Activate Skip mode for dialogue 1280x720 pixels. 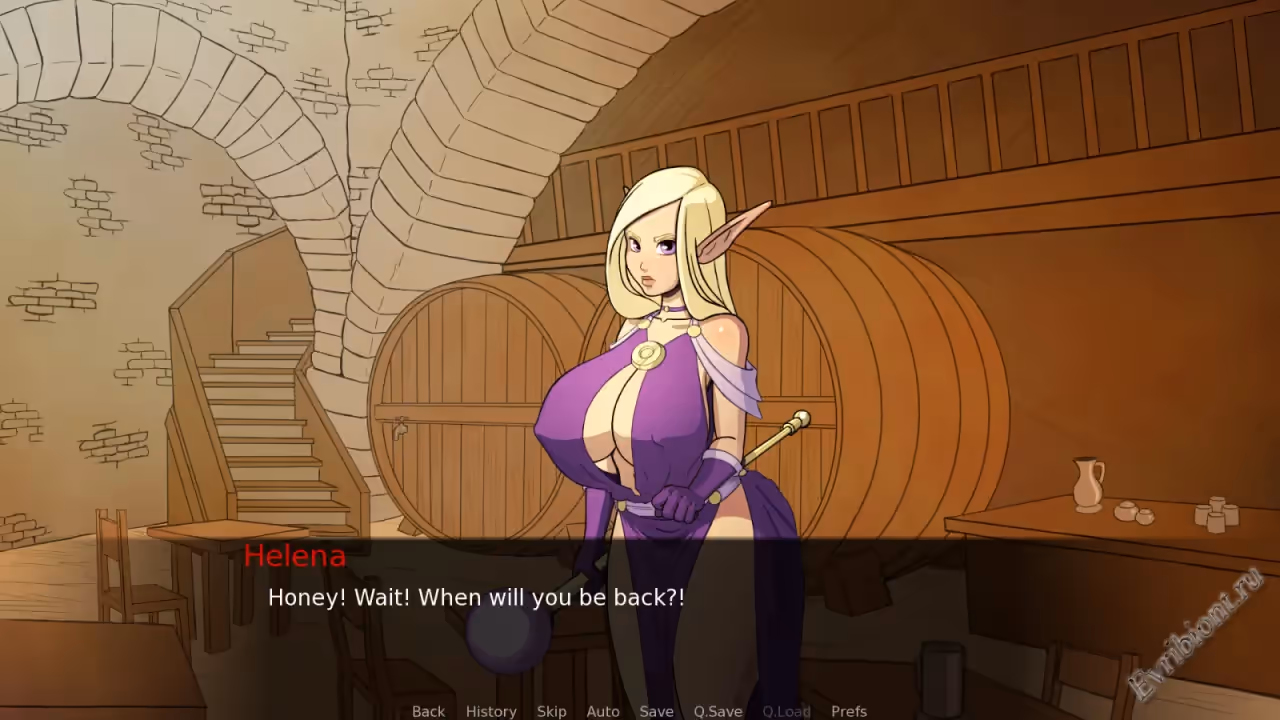551,711
